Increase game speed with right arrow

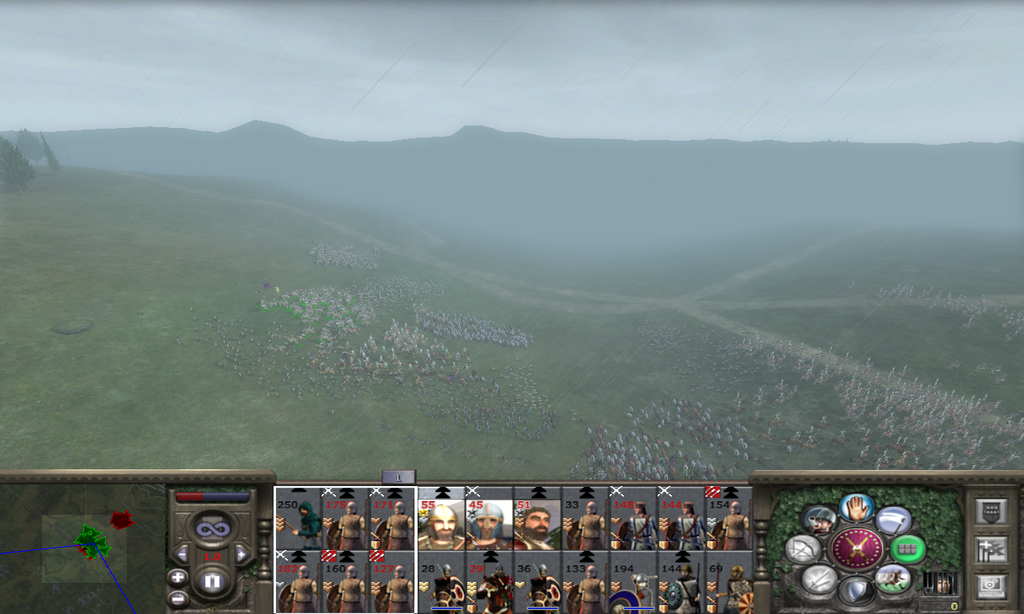(242, 553)
